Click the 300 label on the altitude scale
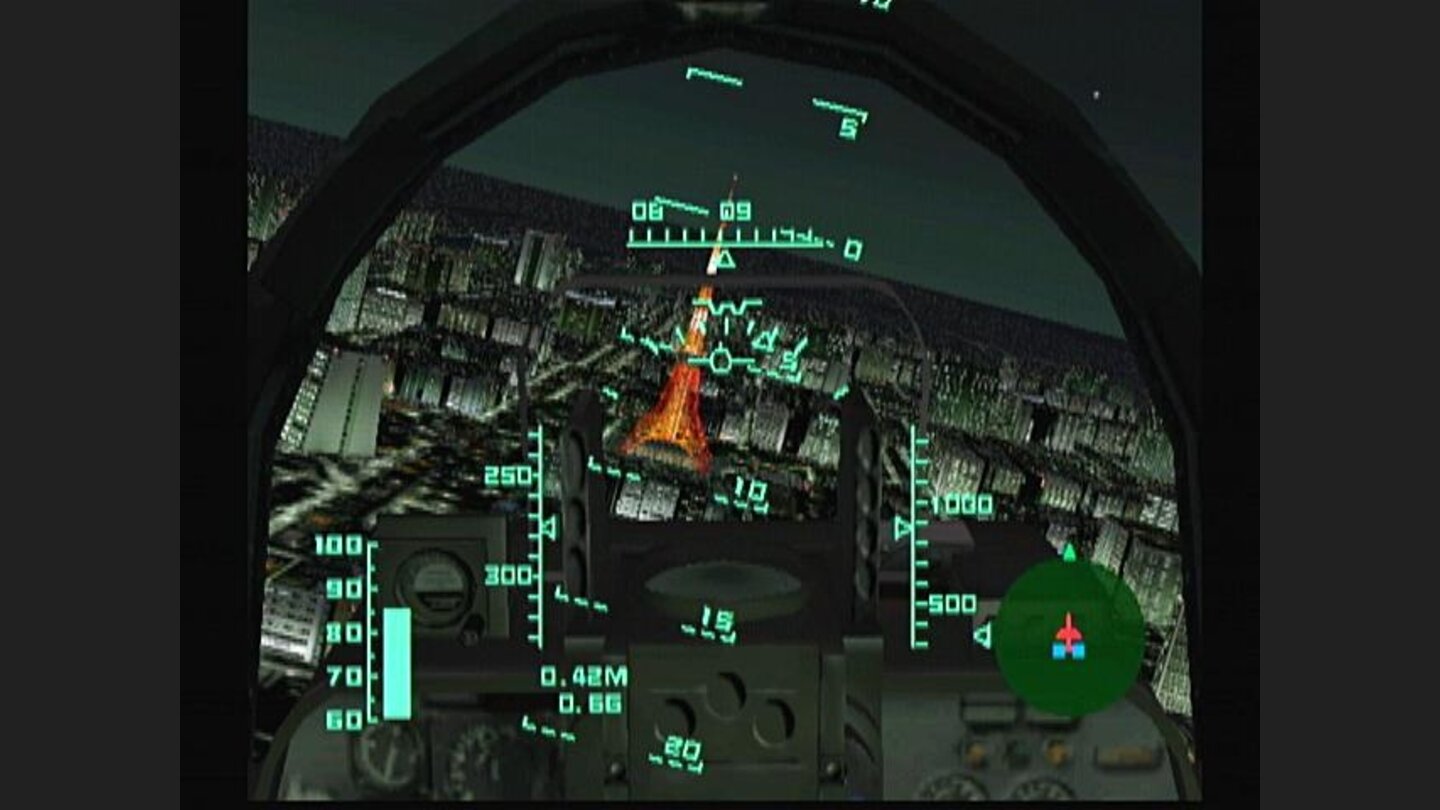Viewport: 1440px width, 810px height. [x=510, y=574]
